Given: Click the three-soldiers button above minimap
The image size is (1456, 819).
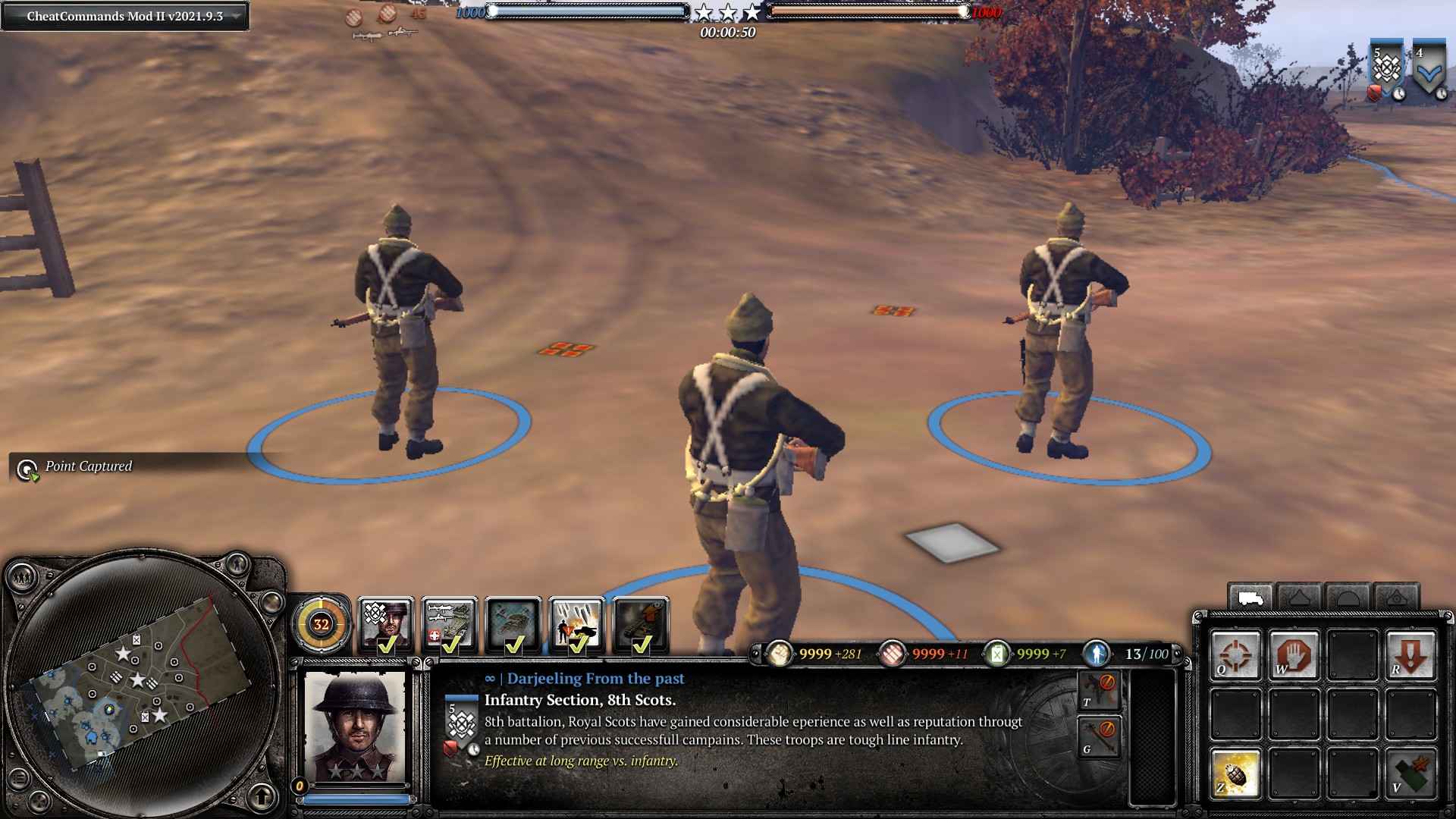Looking at the screenshot, I should [x=22, y=579].
